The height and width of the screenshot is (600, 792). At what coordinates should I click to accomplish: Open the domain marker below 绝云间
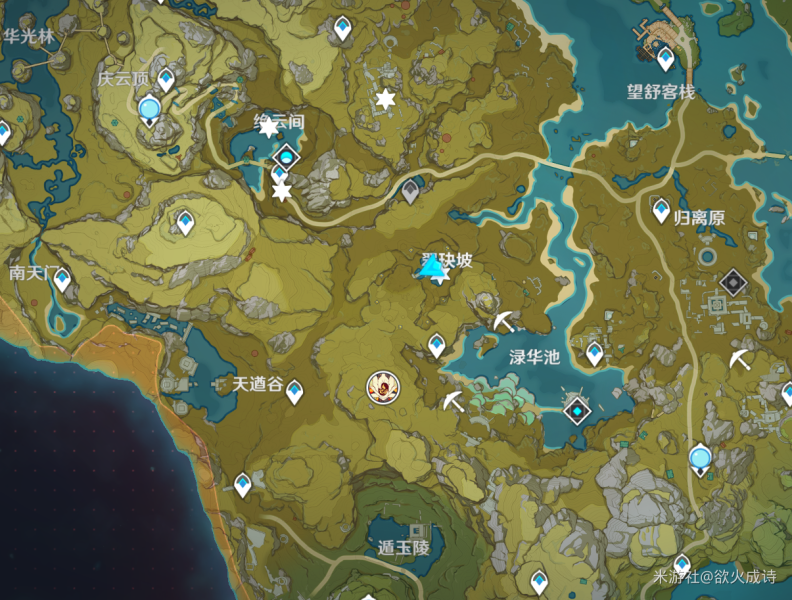coord(287,156)
